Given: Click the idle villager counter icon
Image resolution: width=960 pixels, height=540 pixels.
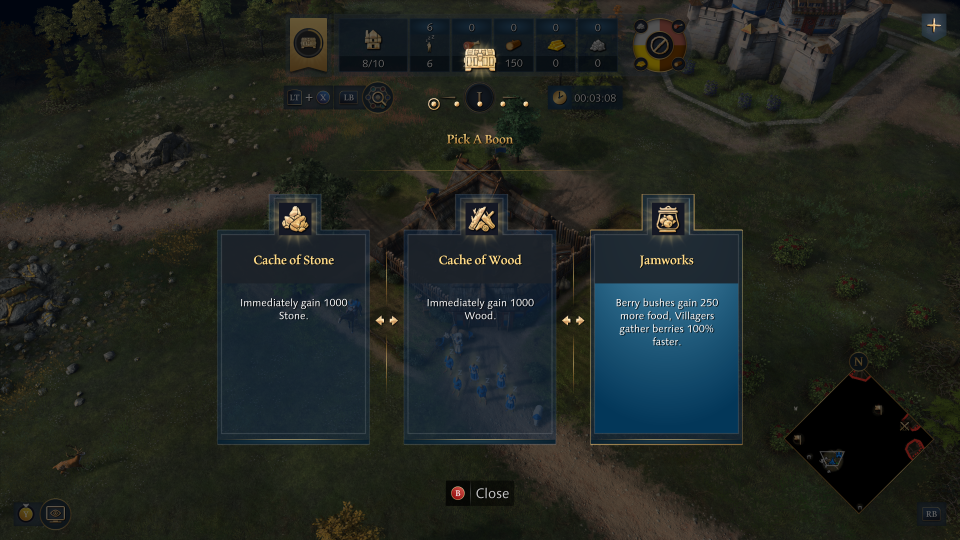Looking at the screenshot, I should [429, 45].
